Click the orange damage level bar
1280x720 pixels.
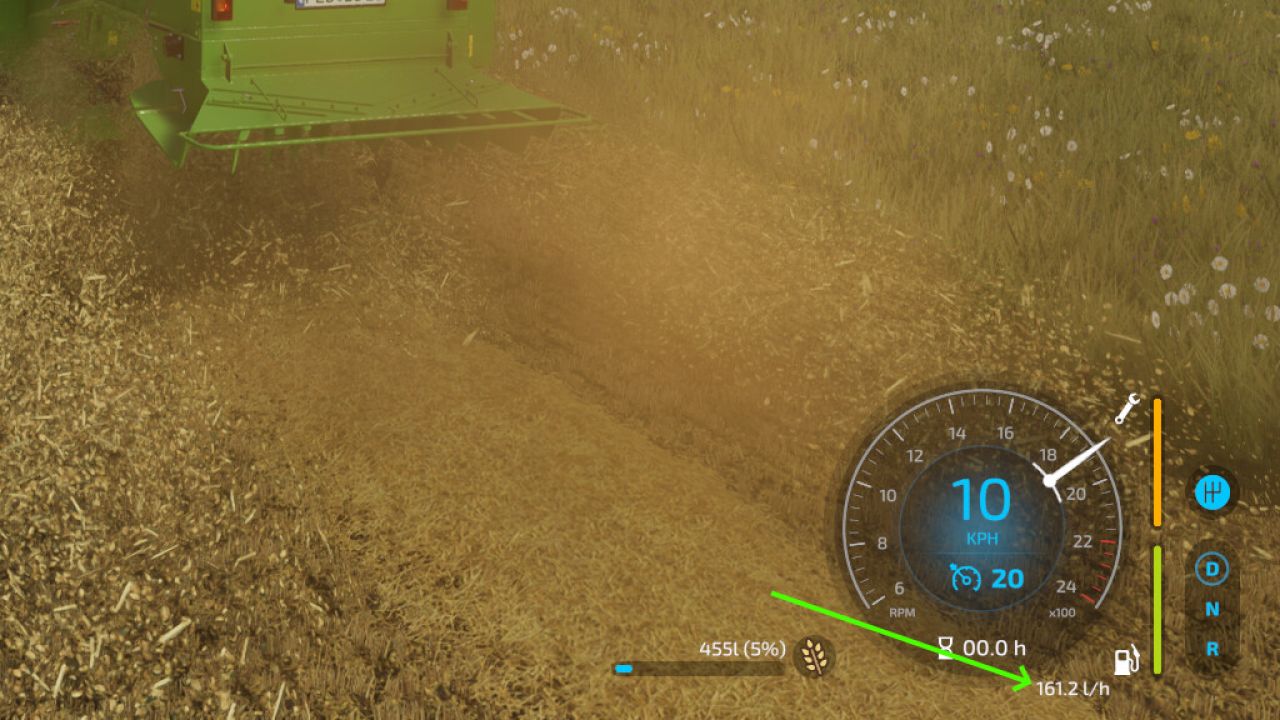(x=1155, y=460)
